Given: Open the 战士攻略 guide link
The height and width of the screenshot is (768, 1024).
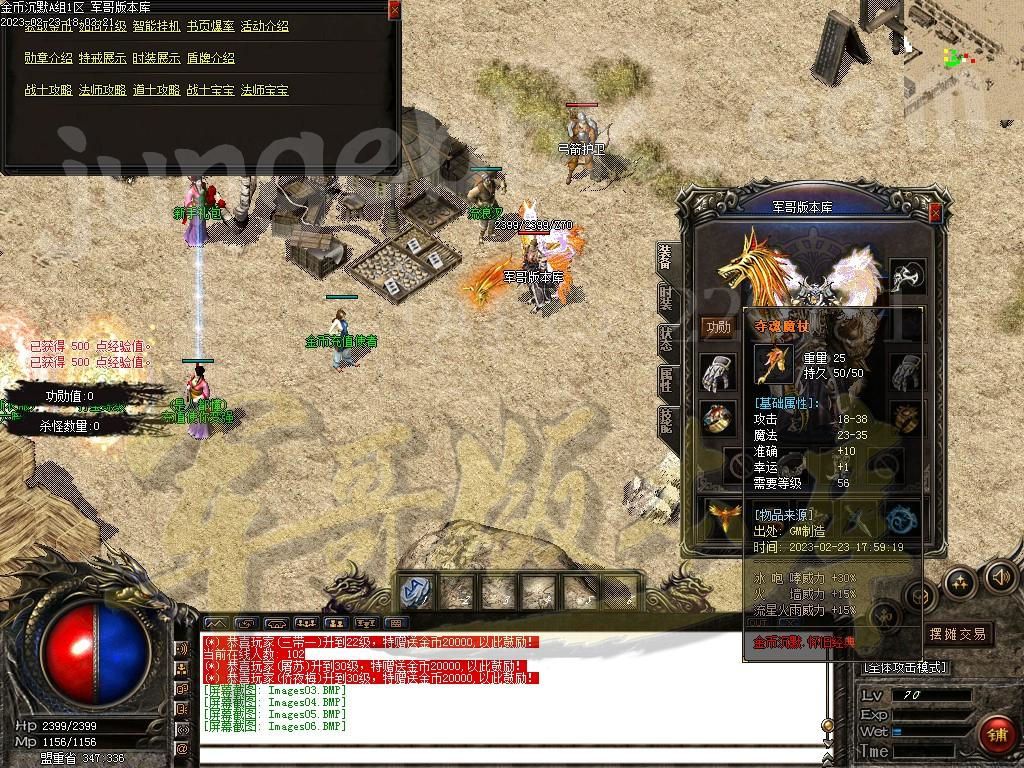Looking at the screenshot, I should coord(48,90).
